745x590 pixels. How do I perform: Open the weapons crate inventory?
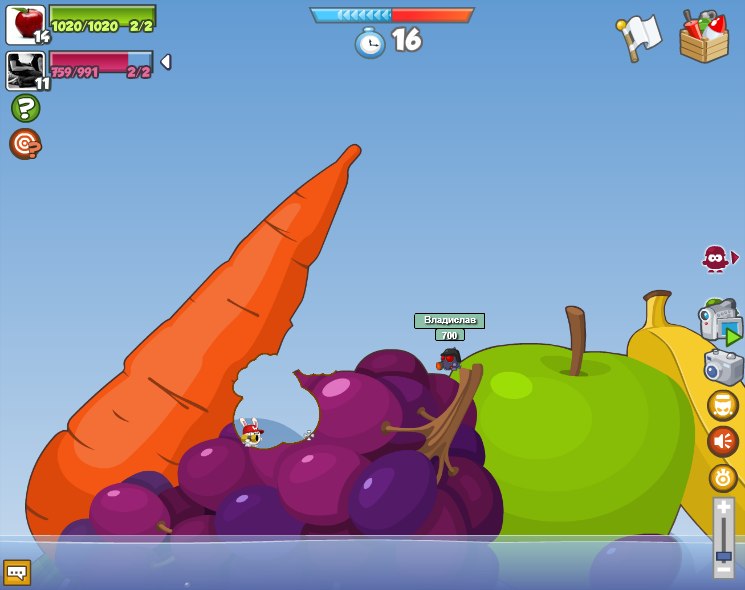704,38
